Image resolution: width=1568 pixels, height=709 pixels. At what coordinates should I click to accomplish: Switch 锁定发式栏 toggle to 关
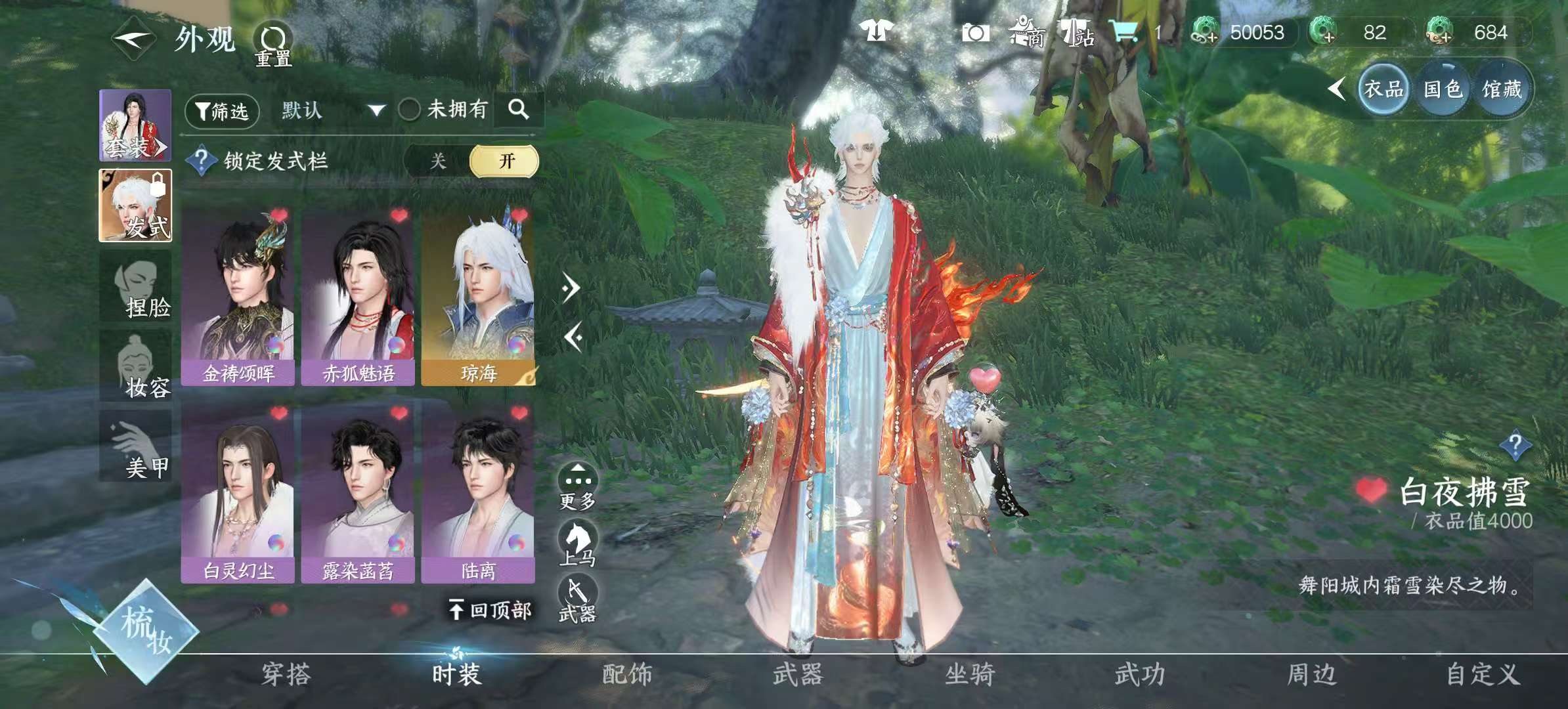coord(441,161)
